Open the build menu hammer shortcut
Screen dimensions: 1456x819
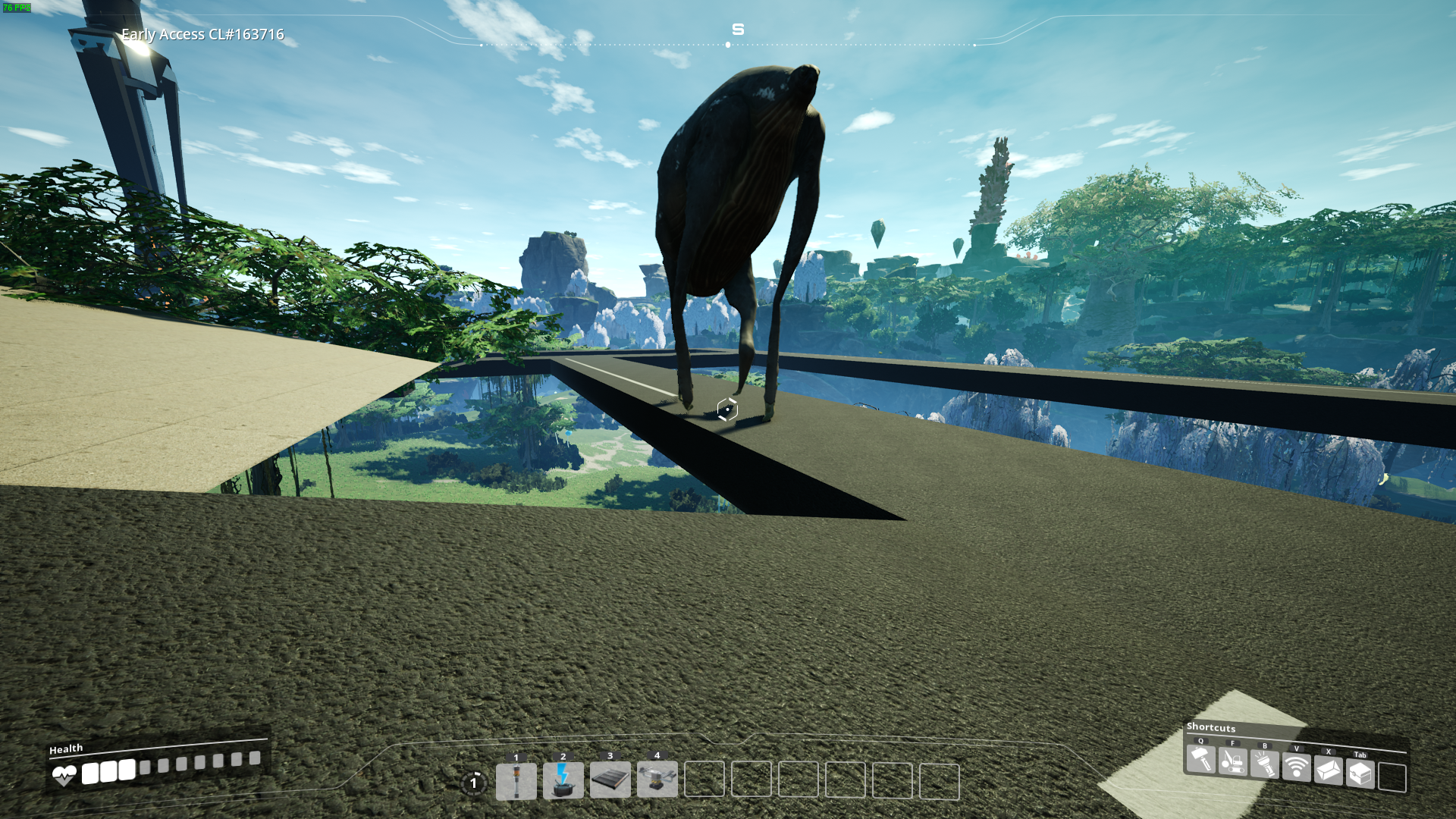[1200, 759]
